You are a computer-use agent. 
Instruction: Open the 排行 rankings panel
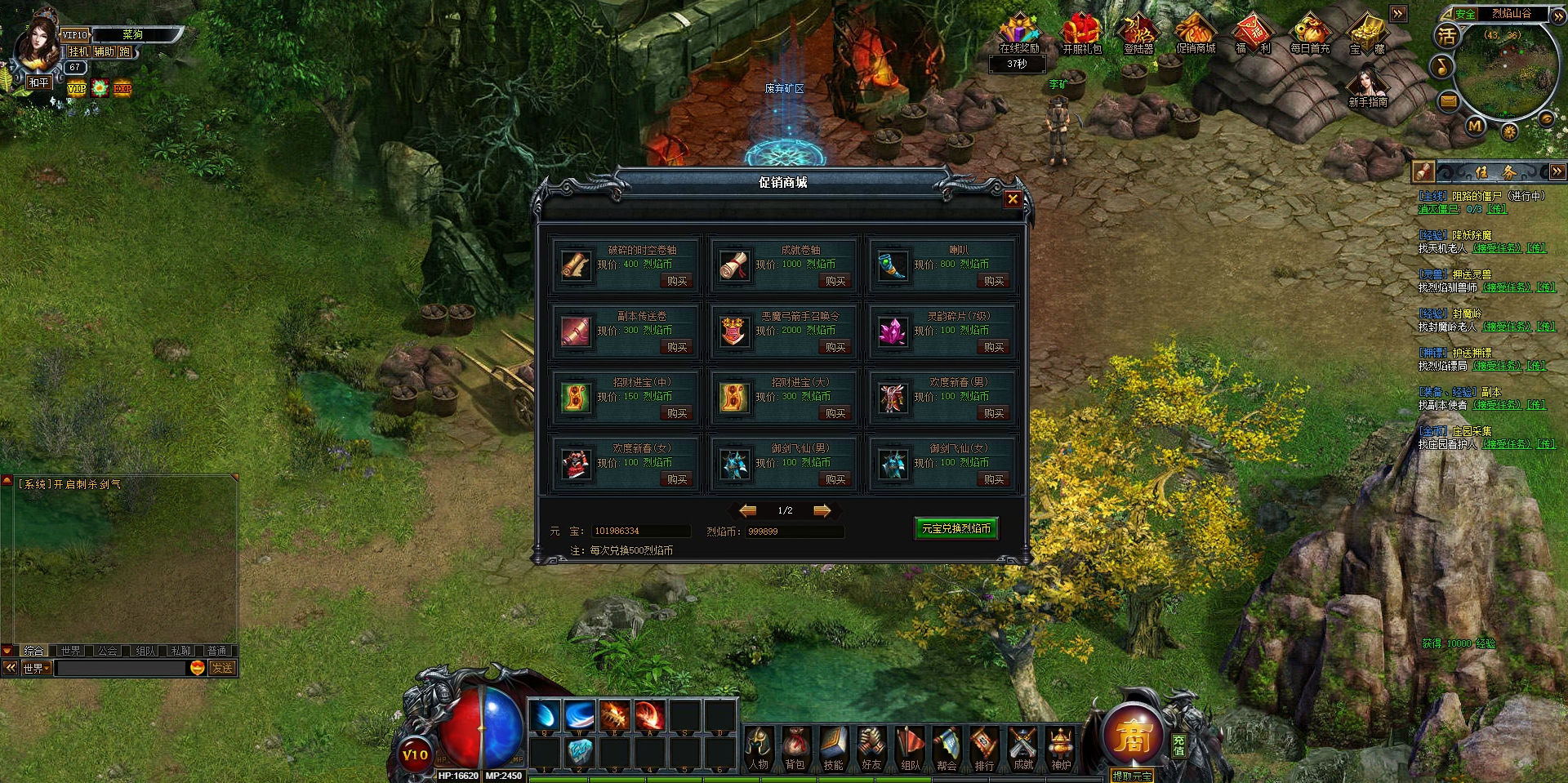[x=984, y=749]
